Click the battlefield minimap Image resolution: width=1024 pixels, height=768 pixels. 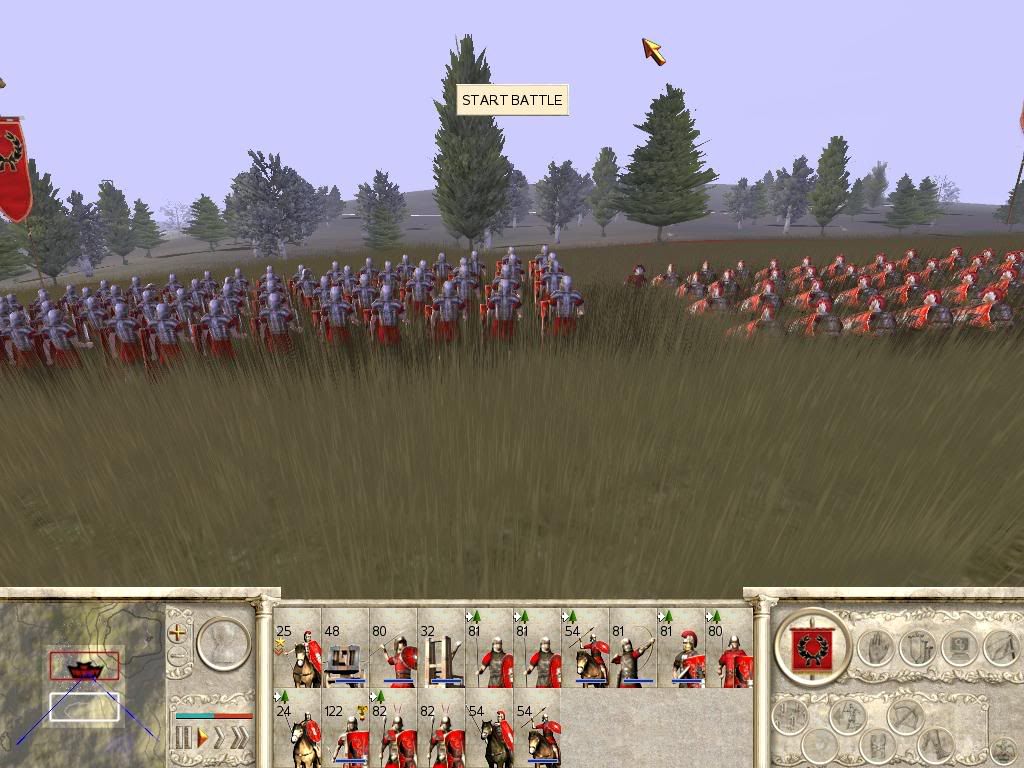coord(82,680)
